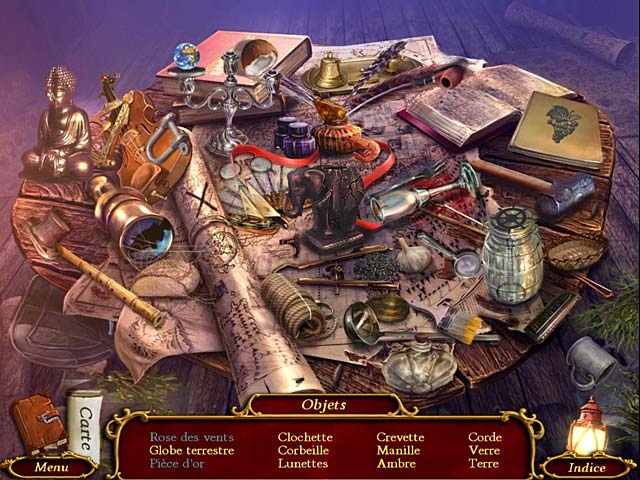
Task: Select 'Rose des vents' in the object list
Action: (x=191, y=437)
